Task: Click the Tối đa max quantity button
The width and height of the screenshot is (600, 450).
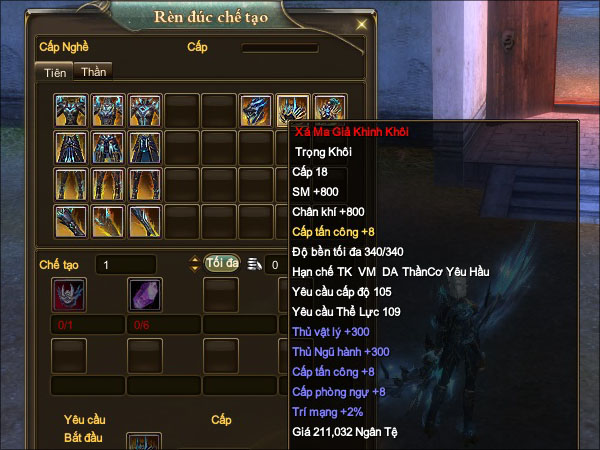Action: click(x=222, y=263)
